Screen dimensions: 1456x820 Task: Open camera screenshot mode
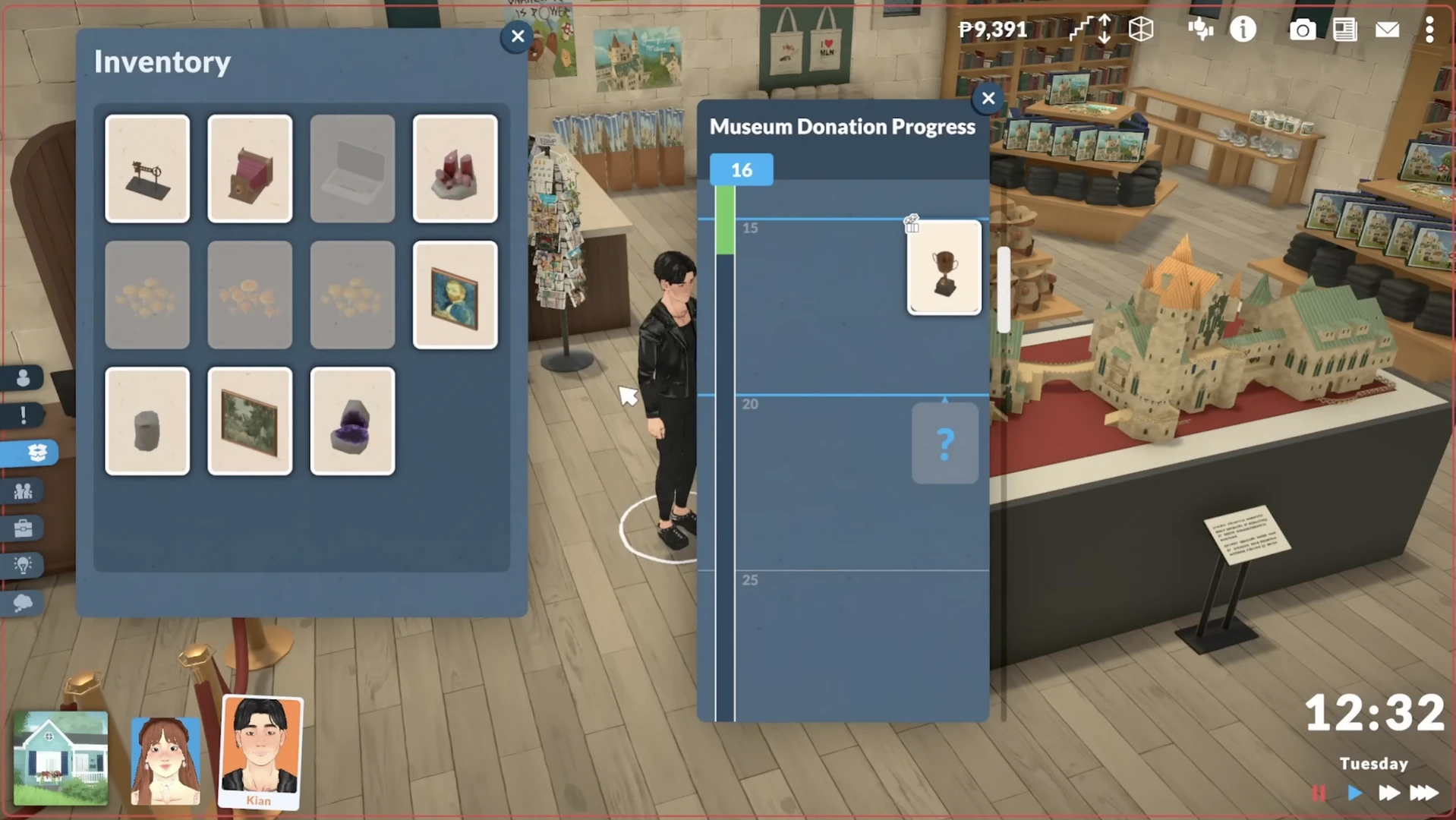coord(1302,30)
